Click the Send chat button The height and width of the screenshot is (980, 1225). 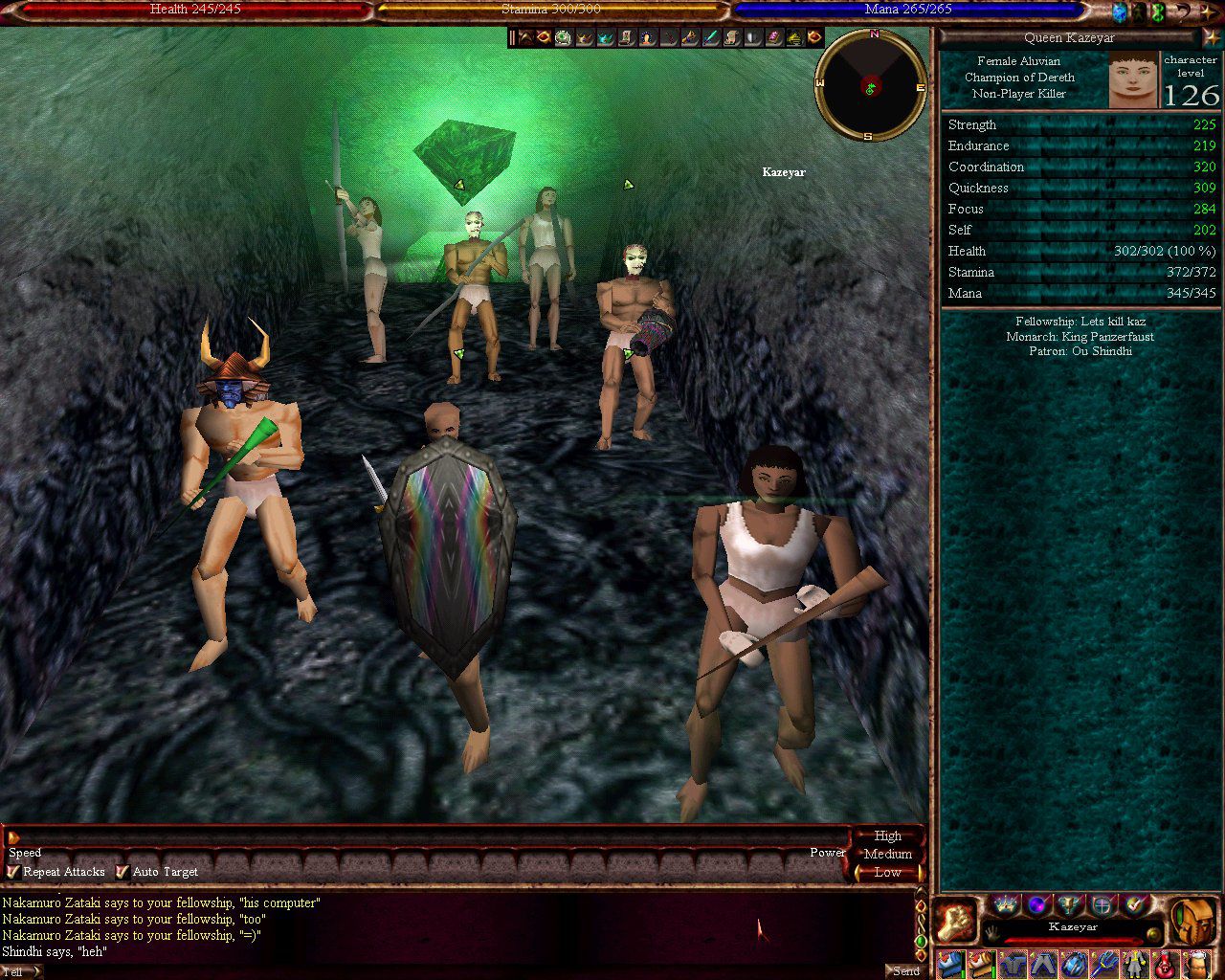[x=905, y=970]
